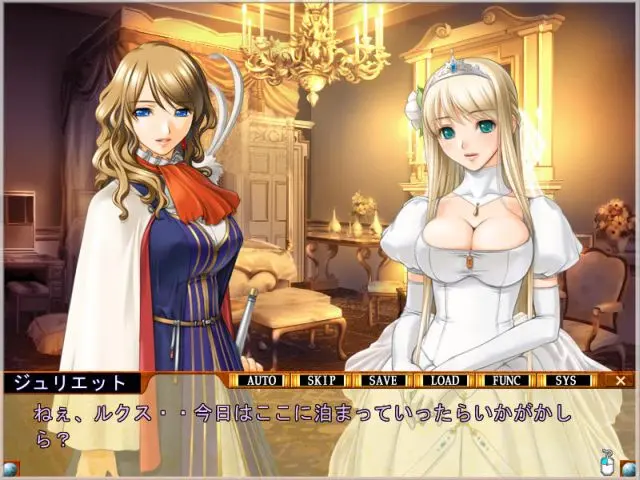The image size is (640, 480).
Task: Open the LOAD menu
Action: (x=444, y=381)
